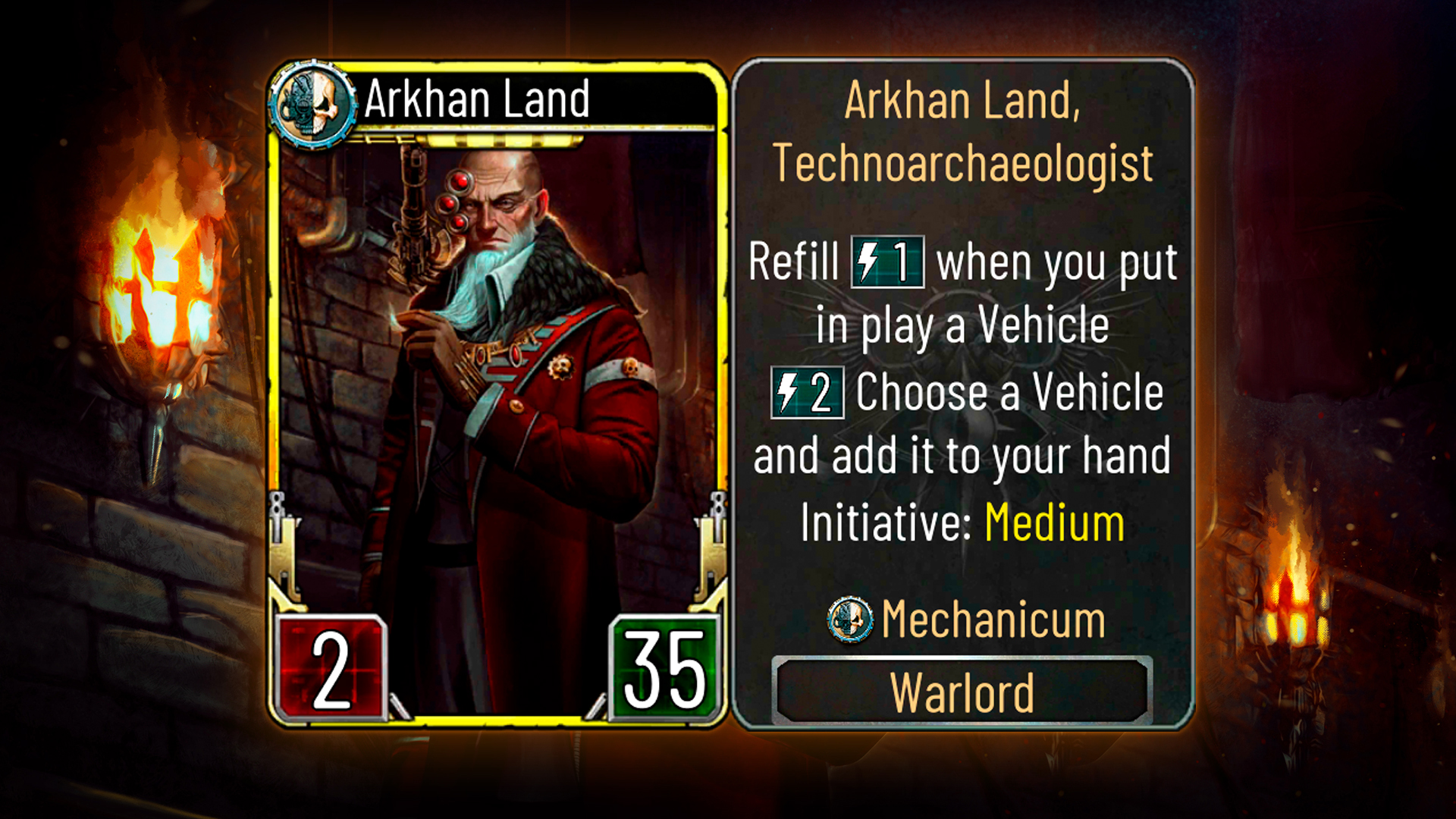
Task: Expand the Warlord type panel
Action: [963, 689]
